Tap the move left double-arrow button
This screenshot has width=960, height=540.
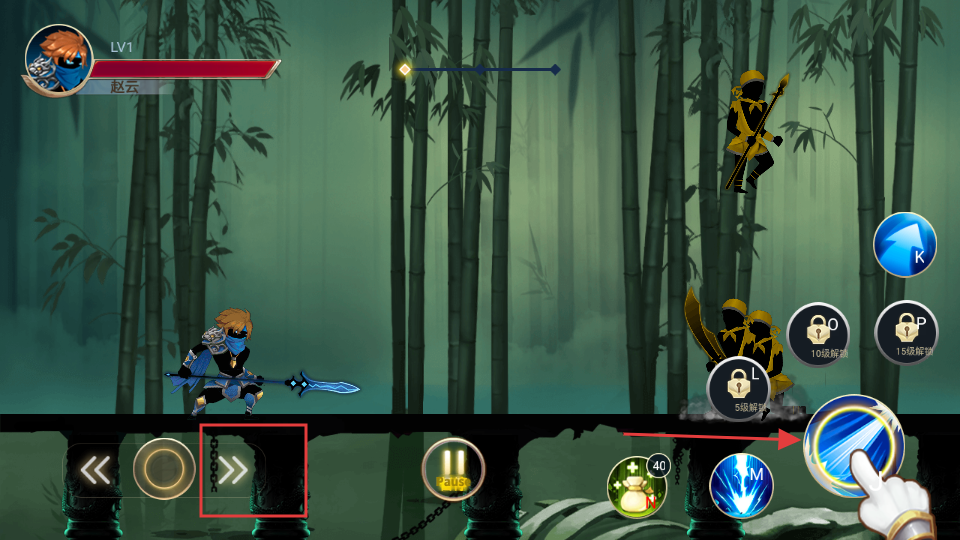[95, 469]
